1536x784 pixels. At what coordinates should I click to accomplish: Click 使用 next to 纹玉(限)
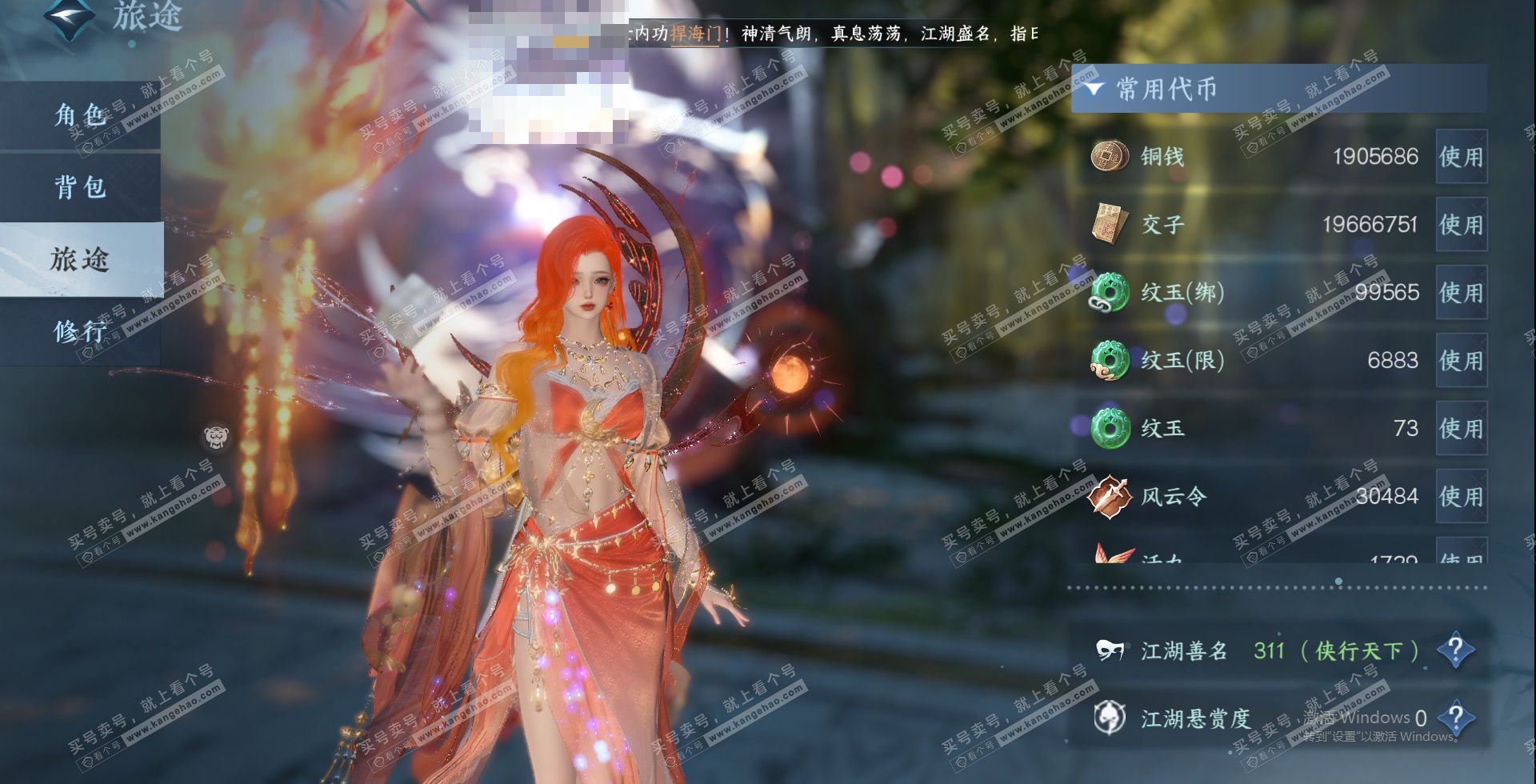(1461, 361)
